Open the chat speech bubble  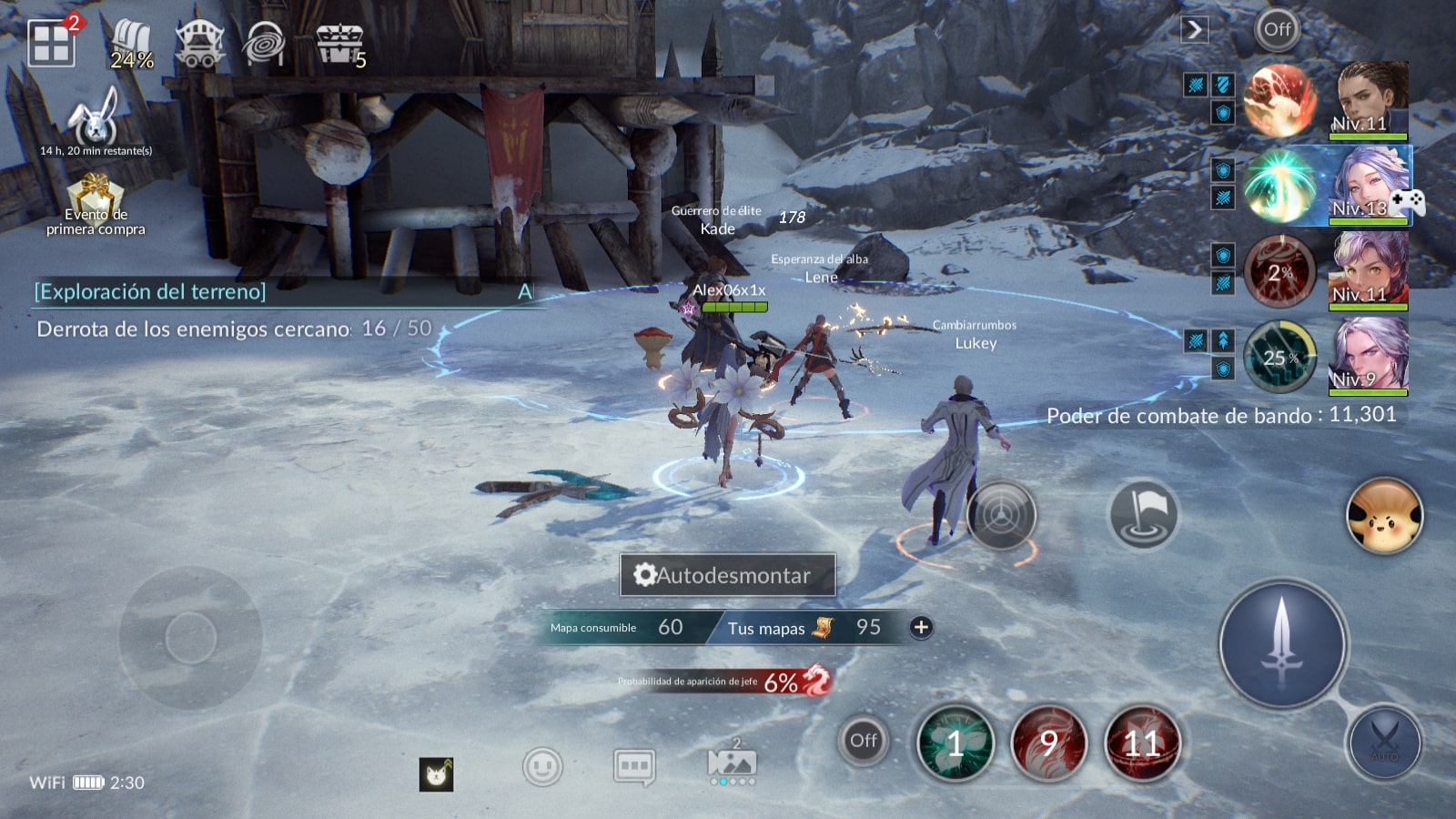633,767
